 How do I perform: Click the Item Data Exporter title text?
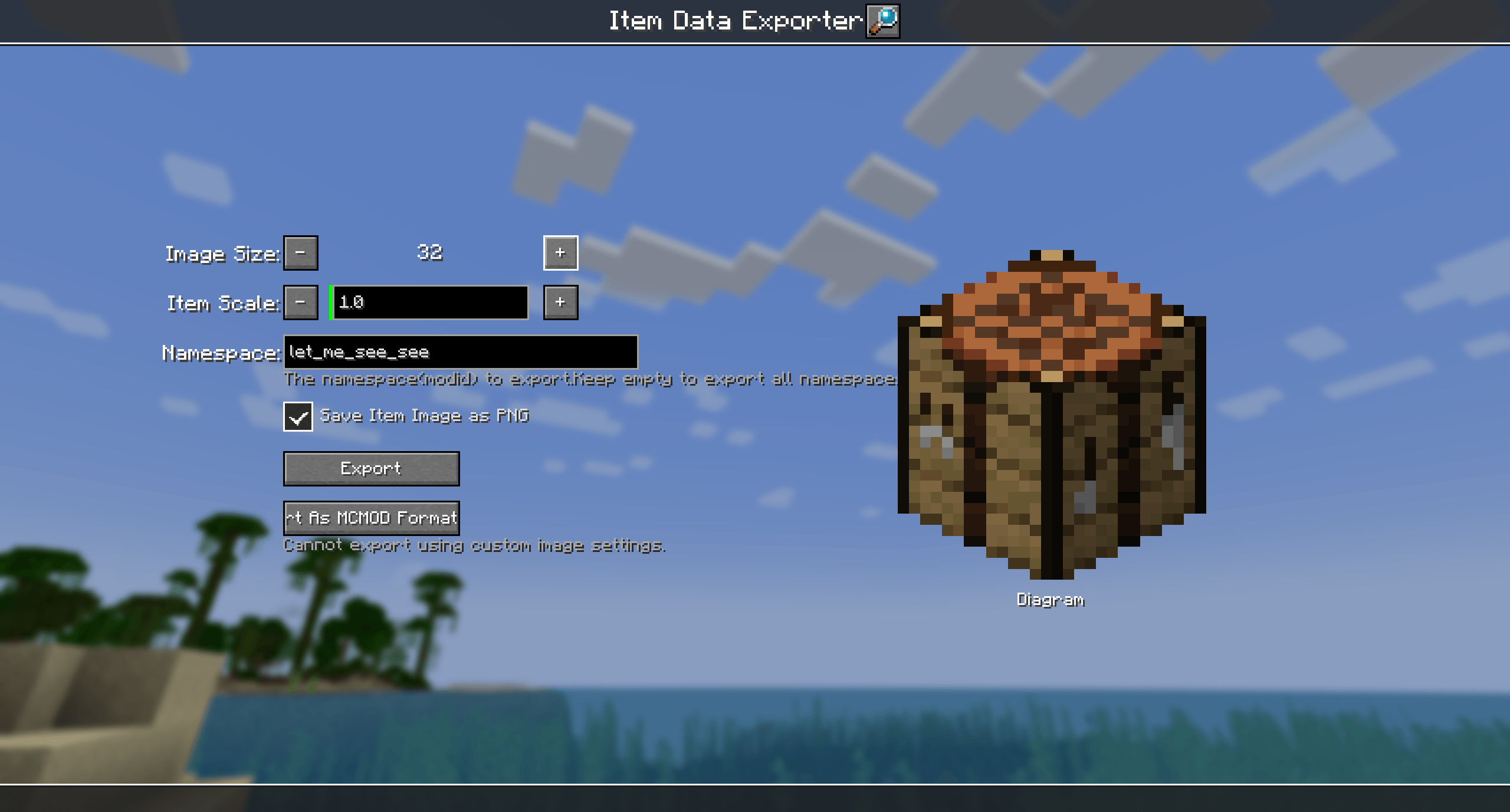(x=731, y=19)
